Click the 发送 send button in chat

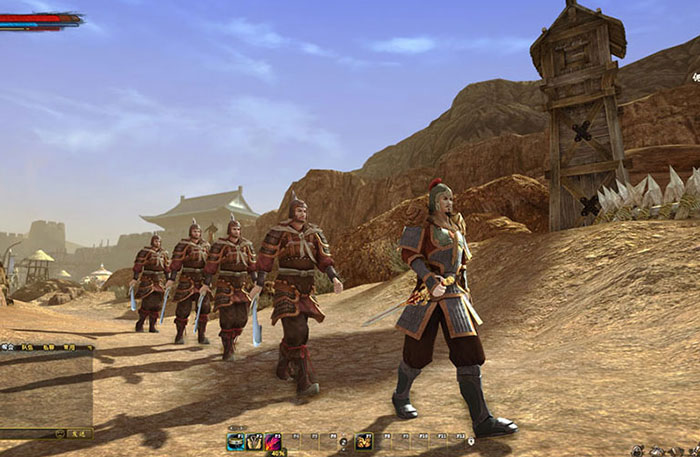point(78,433)
